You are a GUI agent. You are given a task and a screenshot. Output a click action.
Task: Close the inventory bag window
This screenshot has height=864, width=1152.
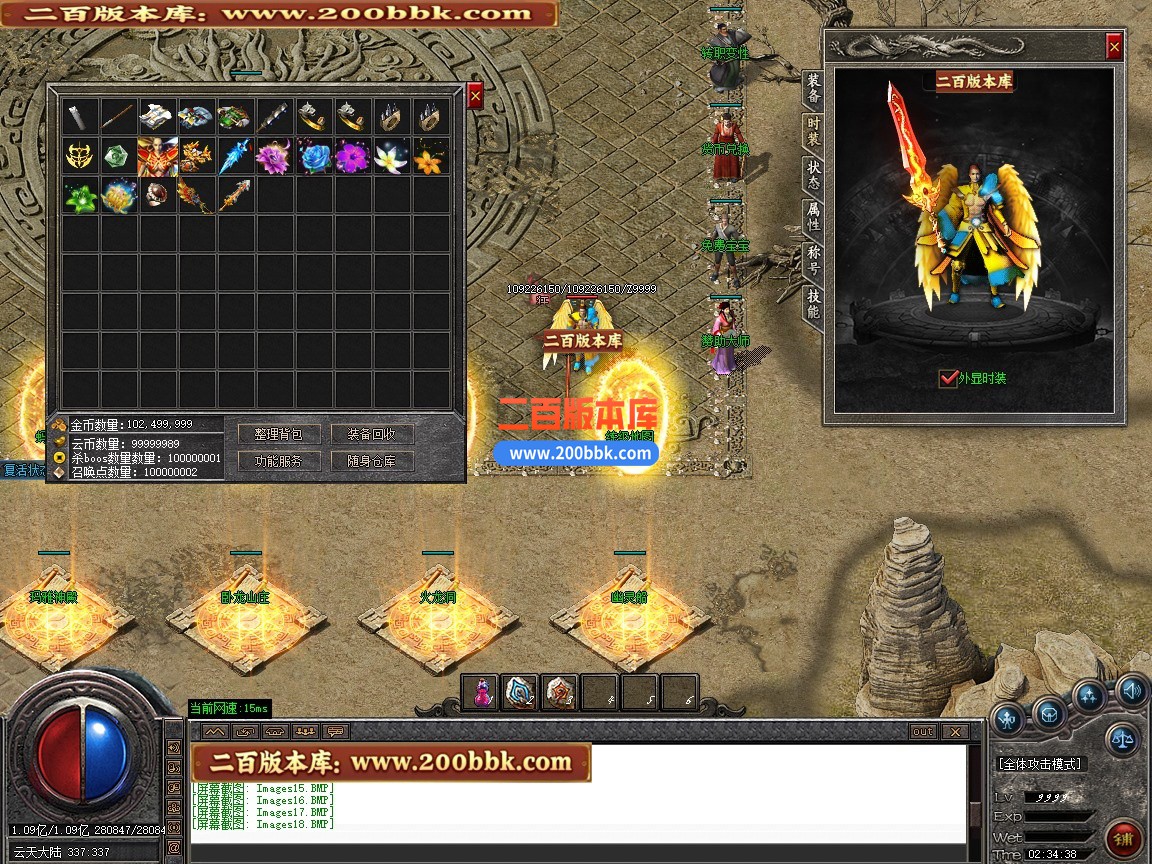475,95
